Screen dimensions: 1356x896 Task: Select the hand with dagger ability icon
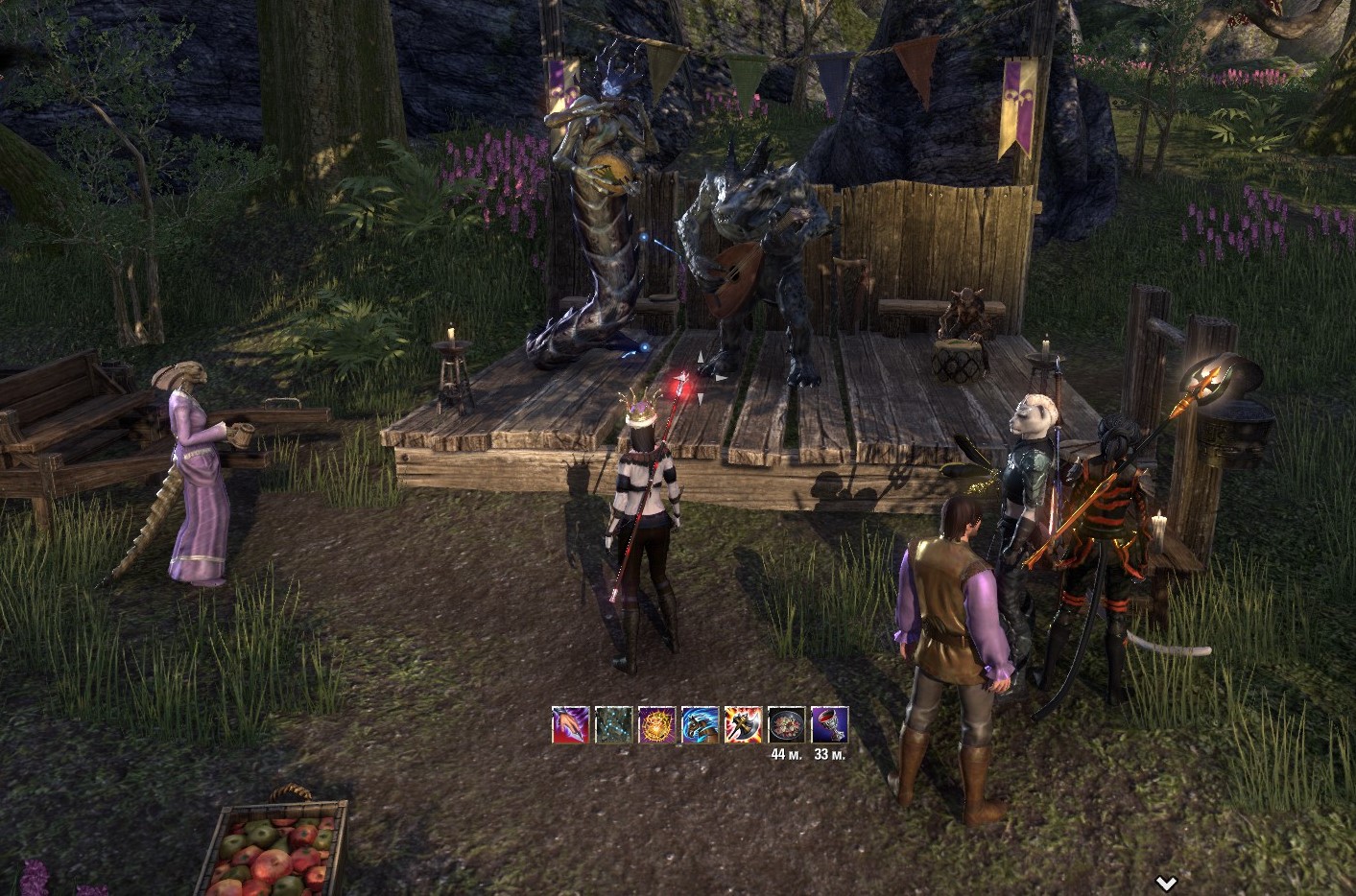(x=570, y=724)
